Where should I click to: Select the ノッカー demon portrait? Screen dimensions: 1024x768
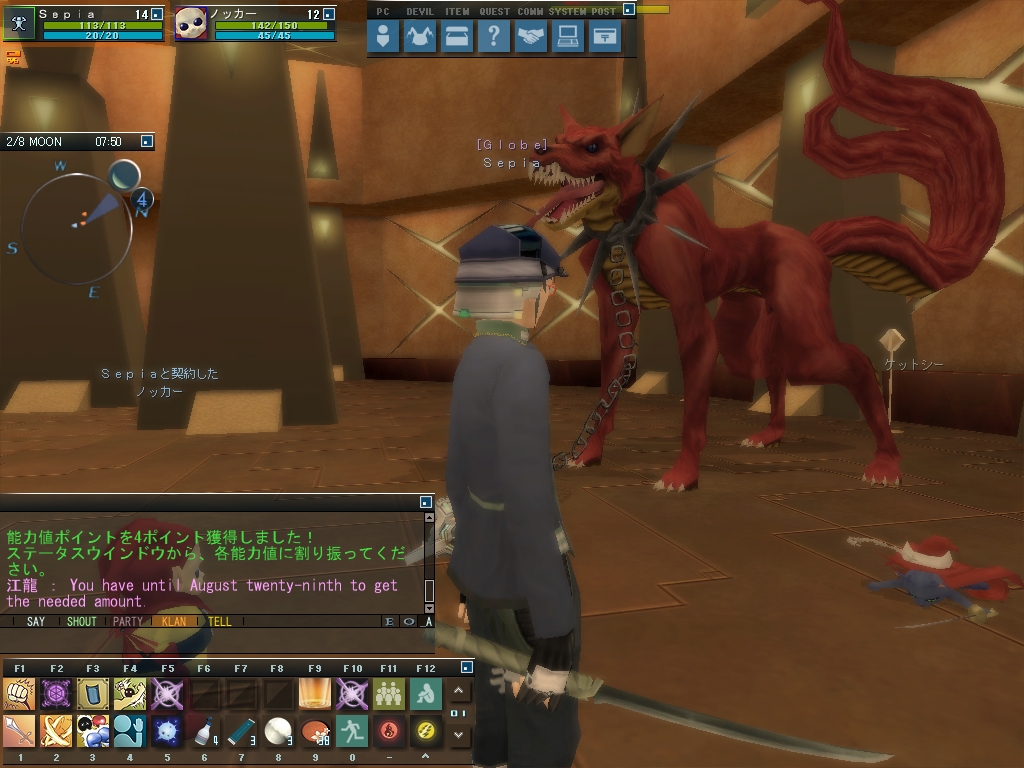(191, 23)
